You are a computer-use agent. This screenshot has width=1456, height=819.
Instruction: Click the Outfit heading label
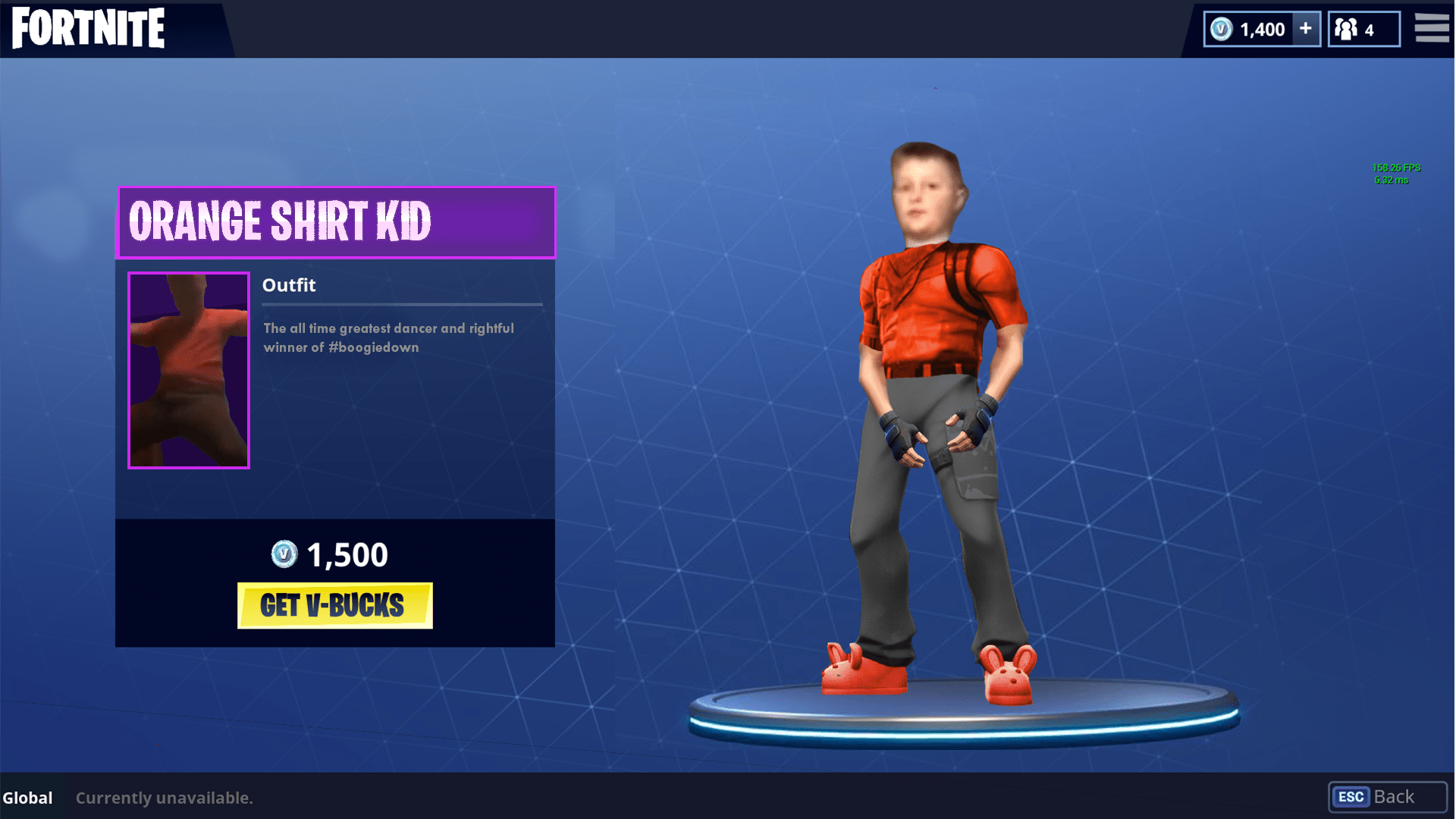click(x=289, y=285)
